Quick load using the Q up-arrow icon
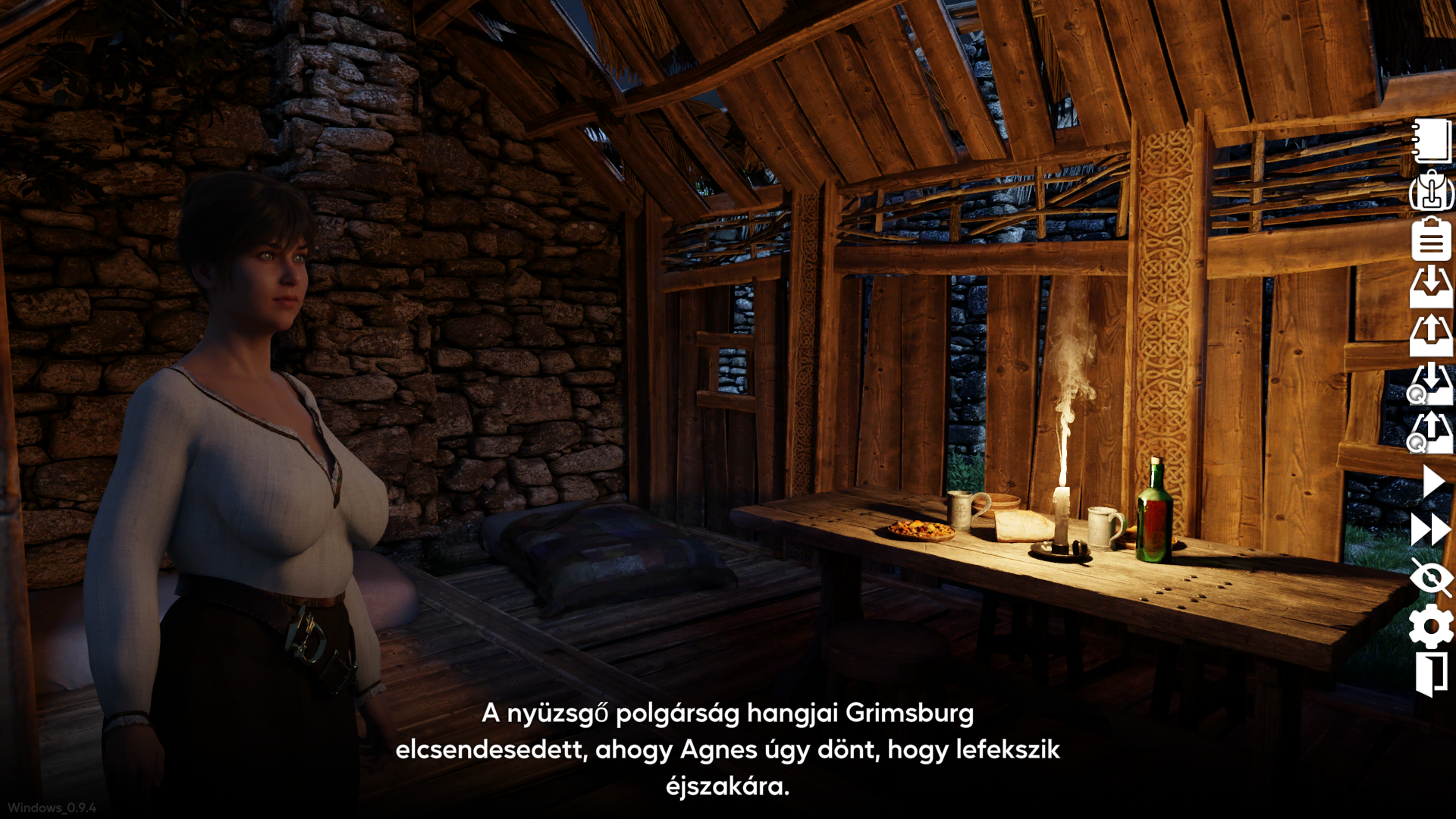Viewport: 1456px width, 819px height. (1430, 432)
